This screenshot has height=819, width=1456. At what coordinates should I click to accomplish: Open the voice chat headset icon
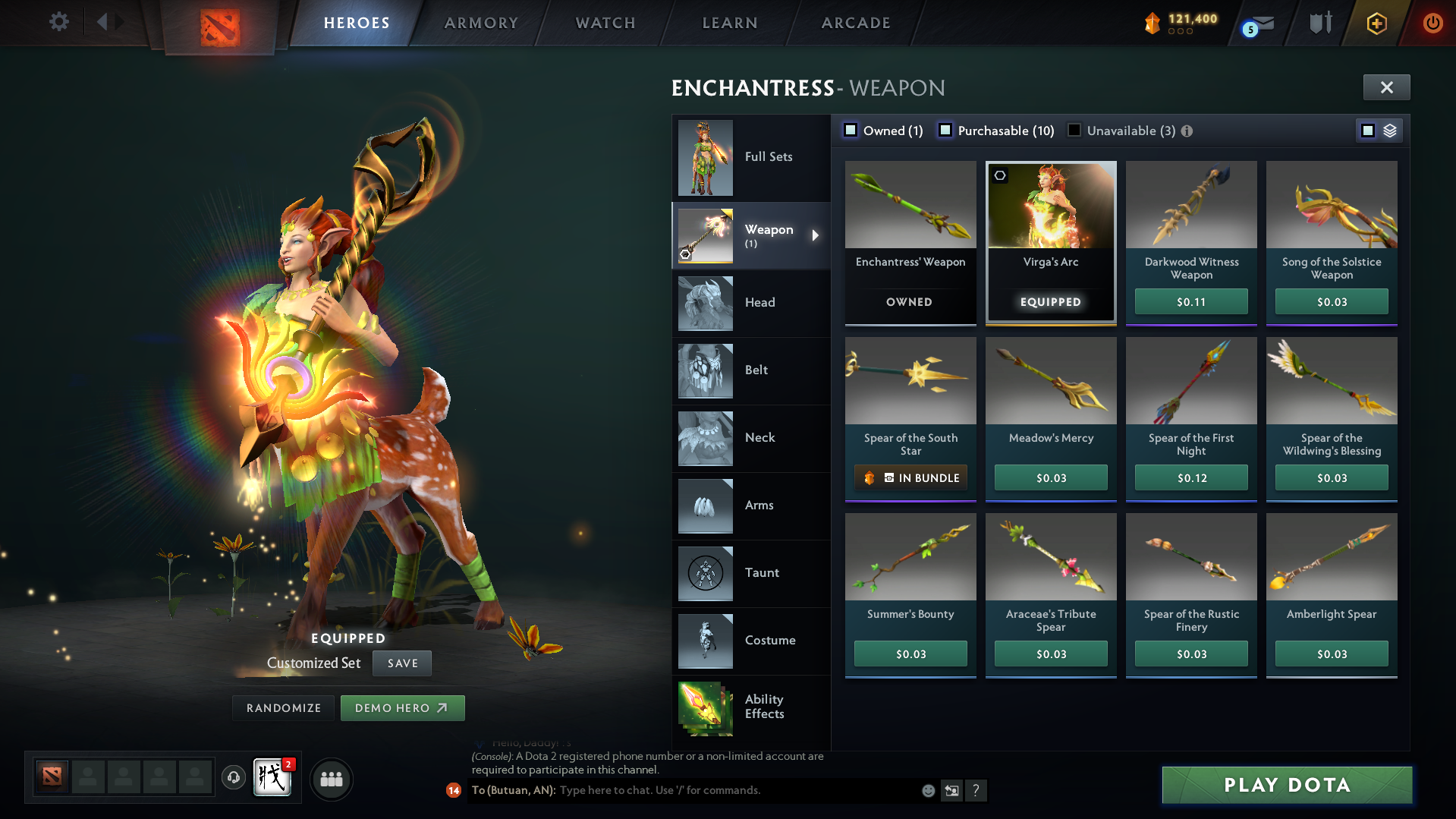pyautogui.click(x=233, y=778)
